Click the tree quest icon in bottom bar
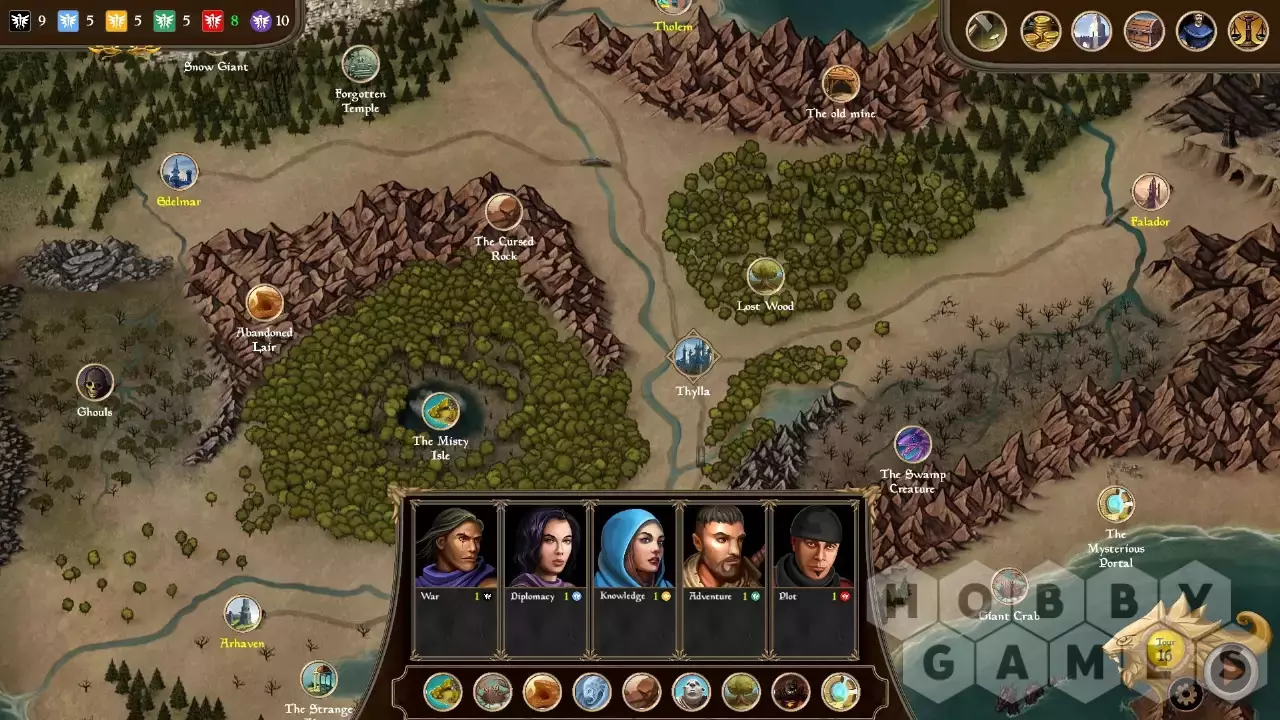Image resolution: width=1280 pixels, height=720 pixels. click(741, 692)
